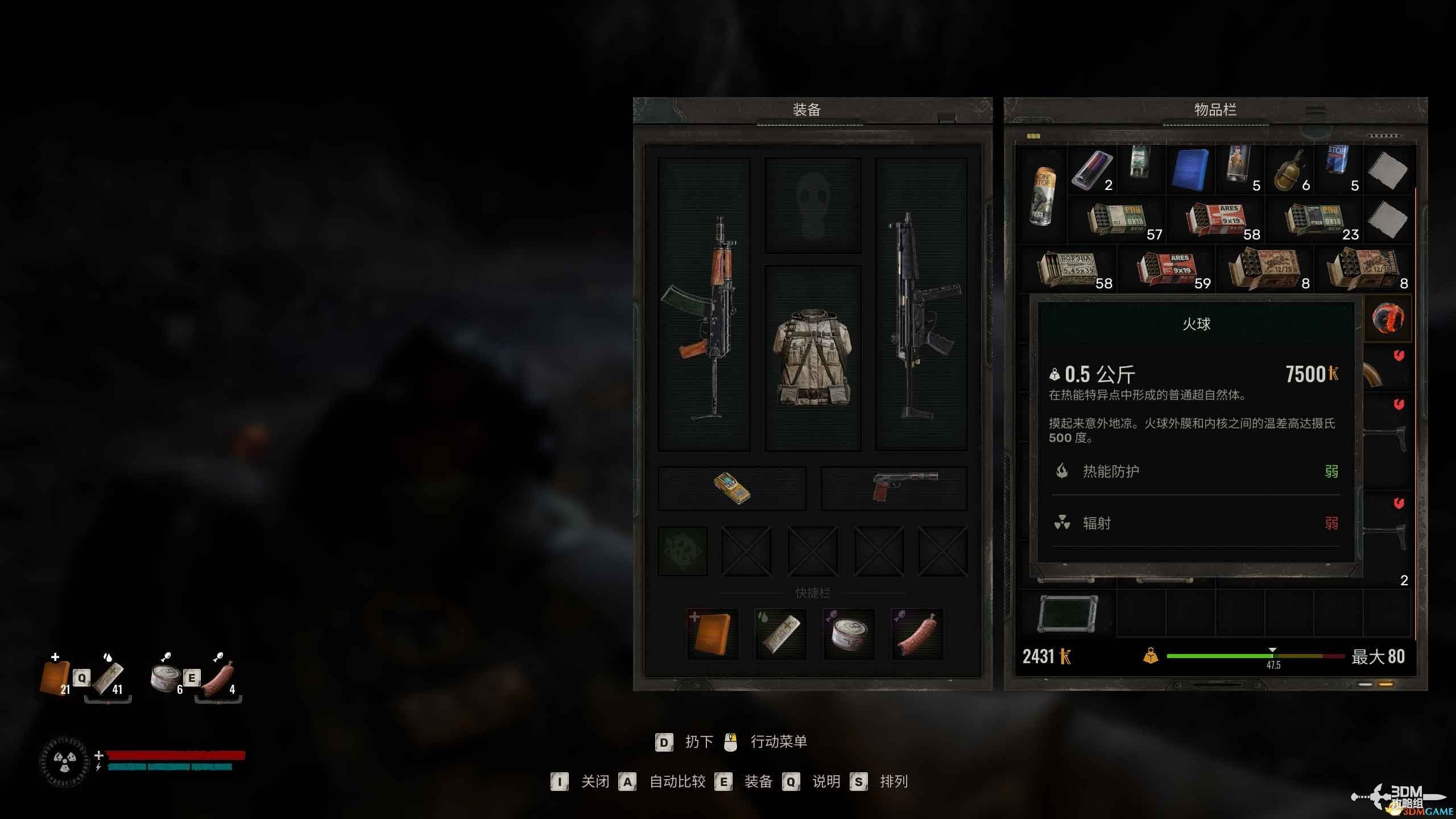Viewport: 1456px width, 819px height.
Task: Choose the canned food quick slot
Action: tap(849, 634)
